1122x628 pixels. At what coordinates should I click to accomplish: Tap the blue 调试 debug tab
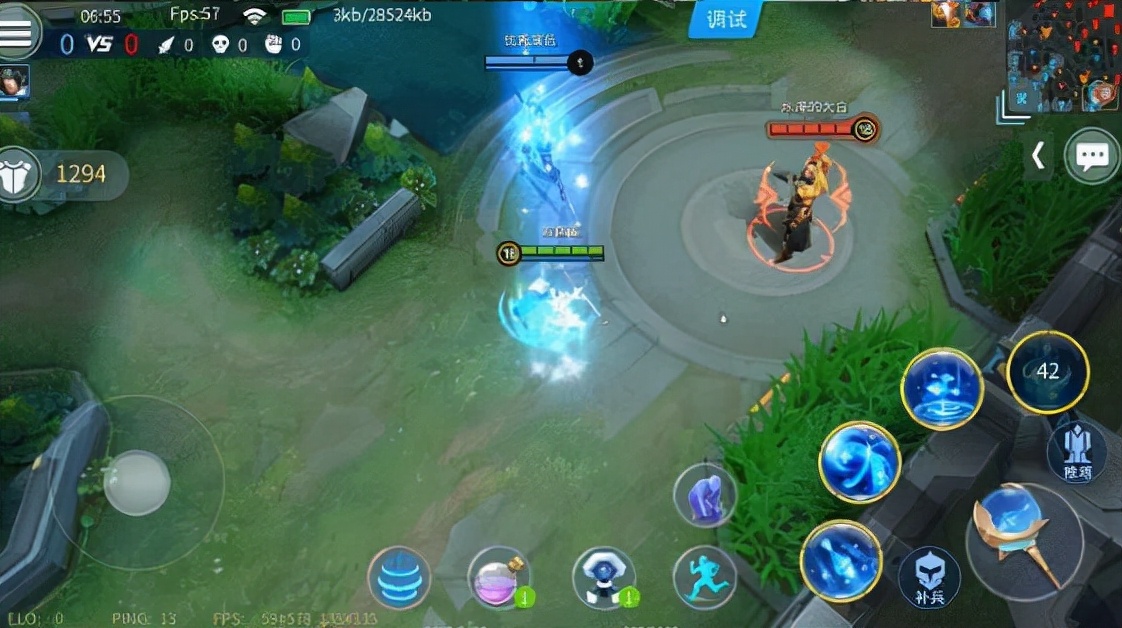click(723, 19)
